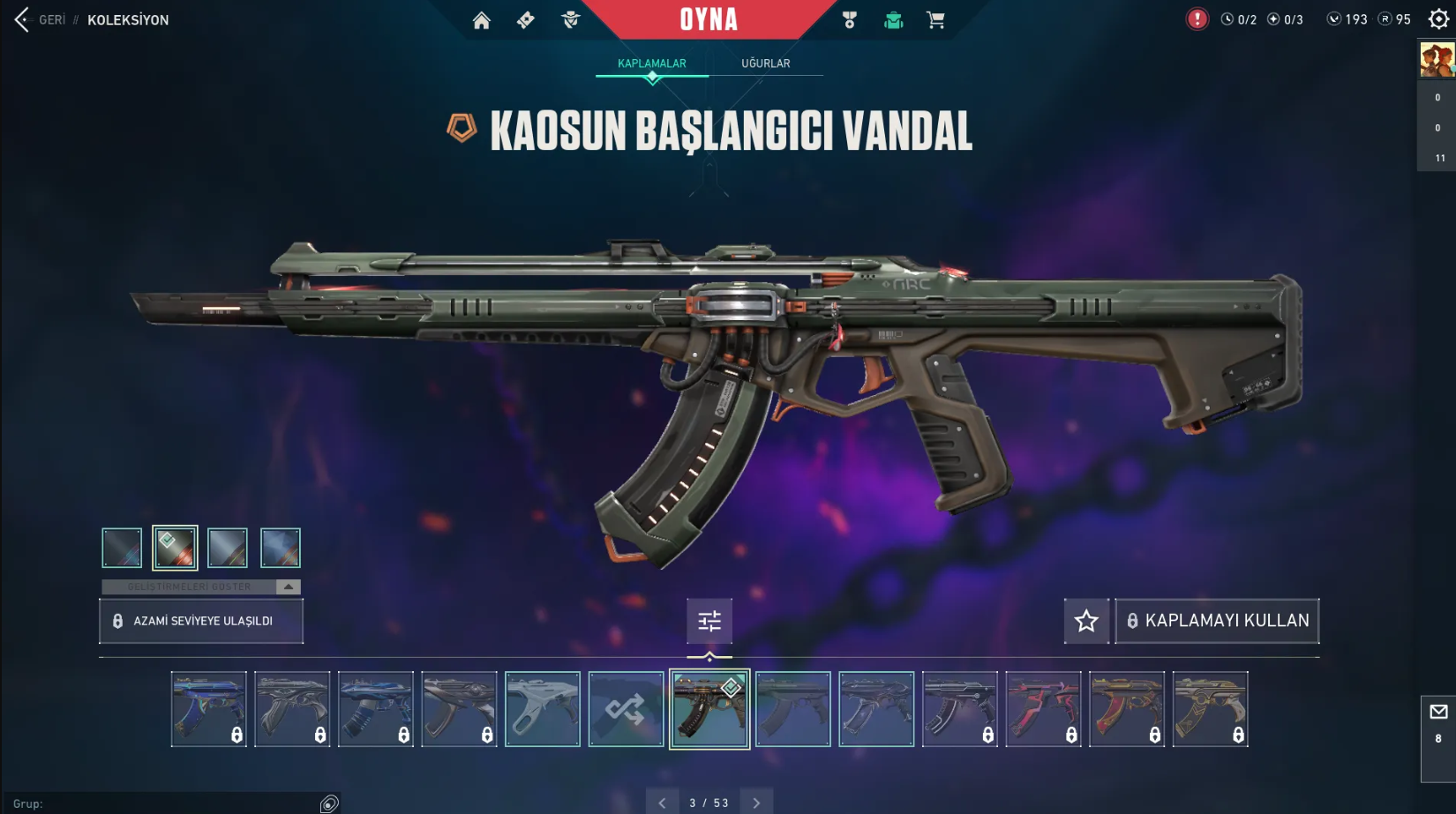The width and height of the screenshot is (1456, 814).
Task: Select the red and gold Vandal skin
Action: [1127, 709]
